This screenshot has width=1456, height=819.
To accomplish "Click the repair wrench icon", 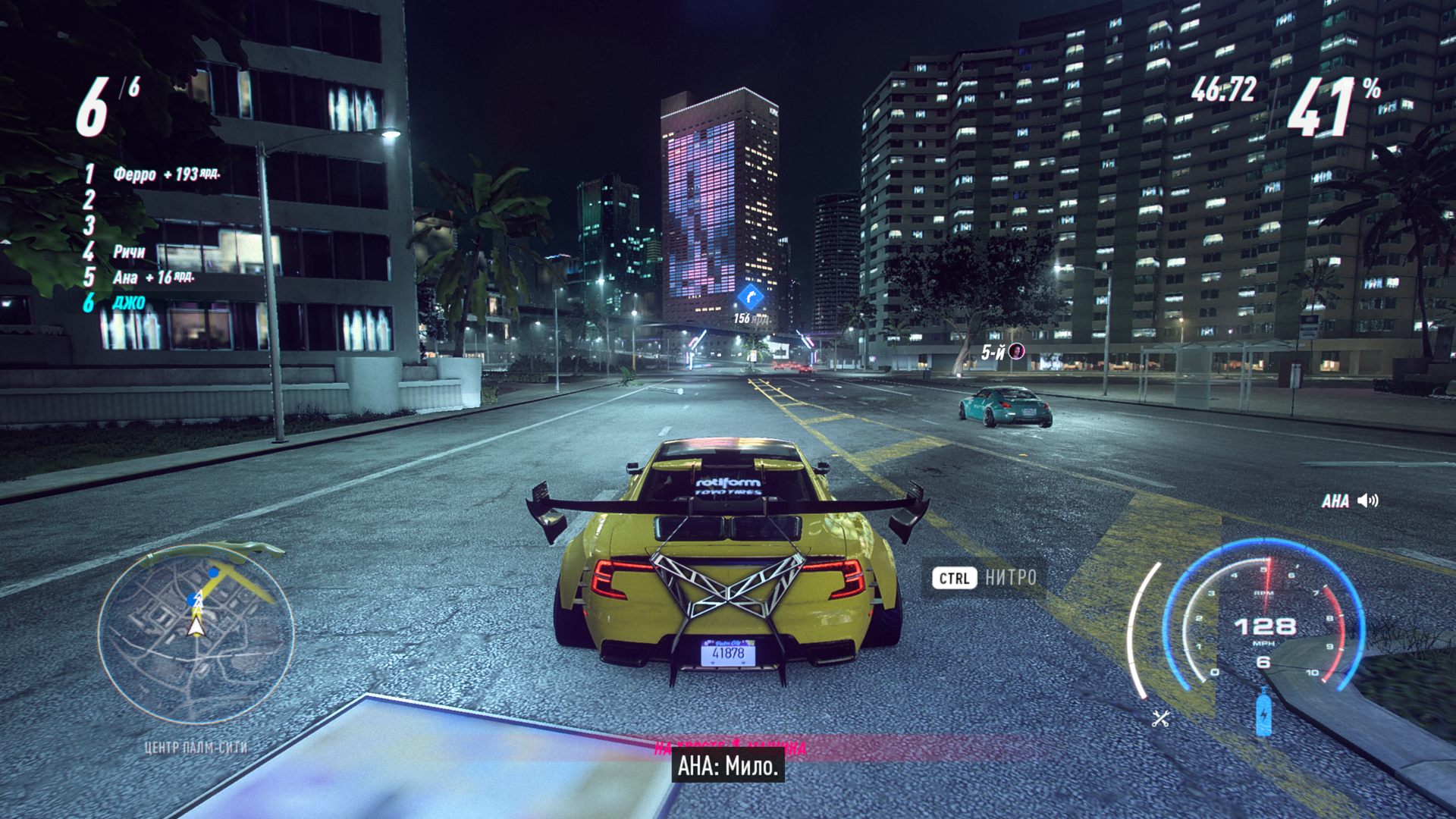I will point(1160,718).
